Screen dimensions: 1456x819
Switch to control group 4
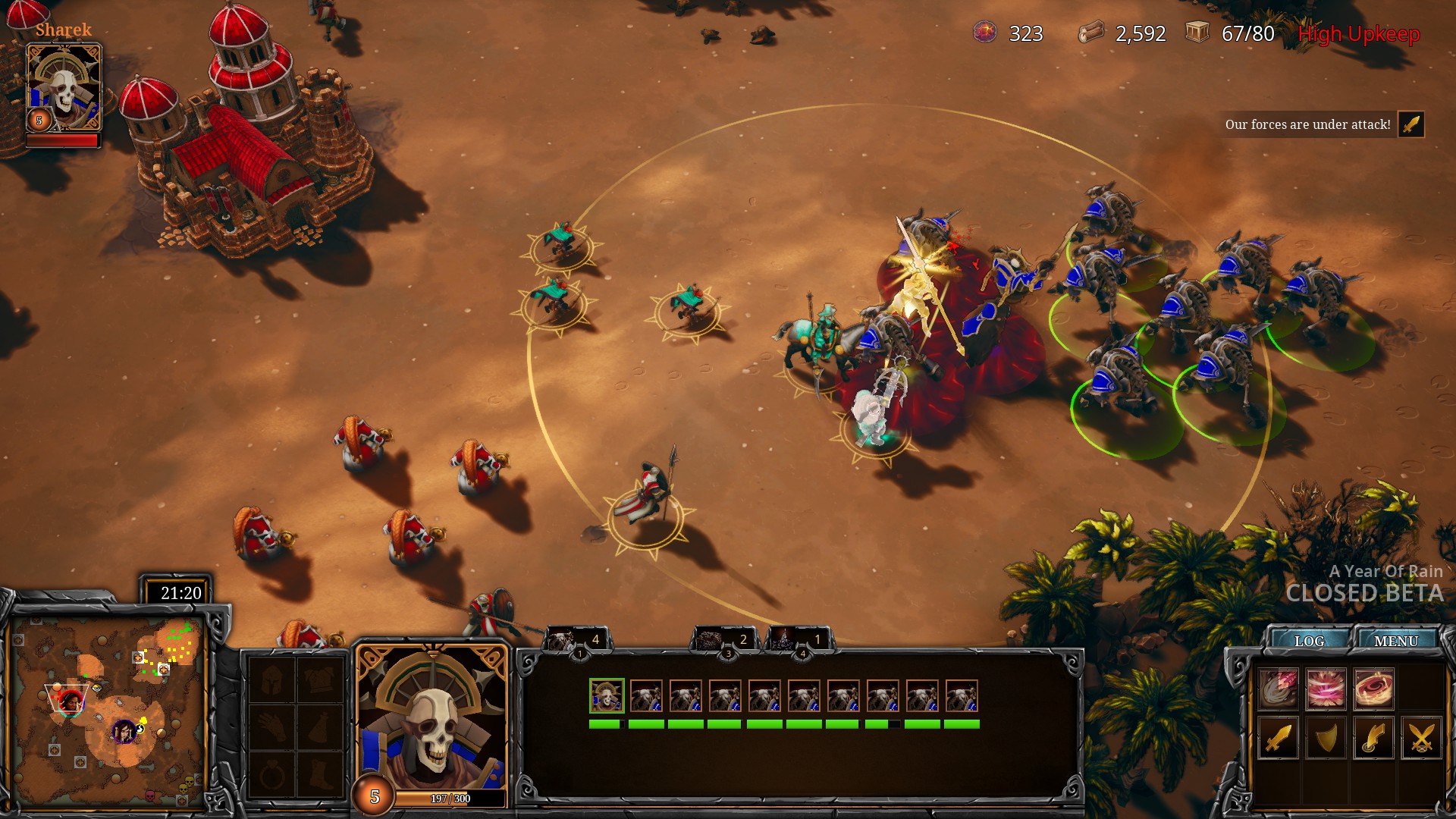(799, 642)
